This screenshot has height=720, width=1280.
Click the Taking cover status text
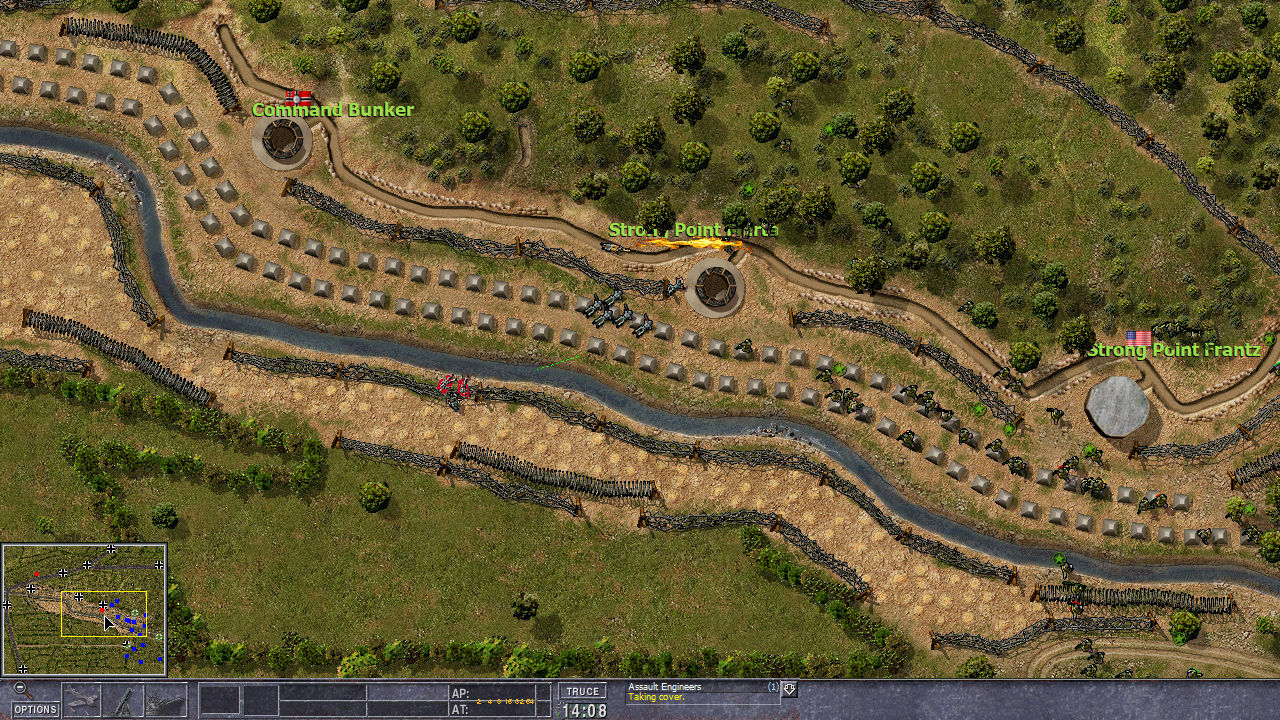[655, 697]
